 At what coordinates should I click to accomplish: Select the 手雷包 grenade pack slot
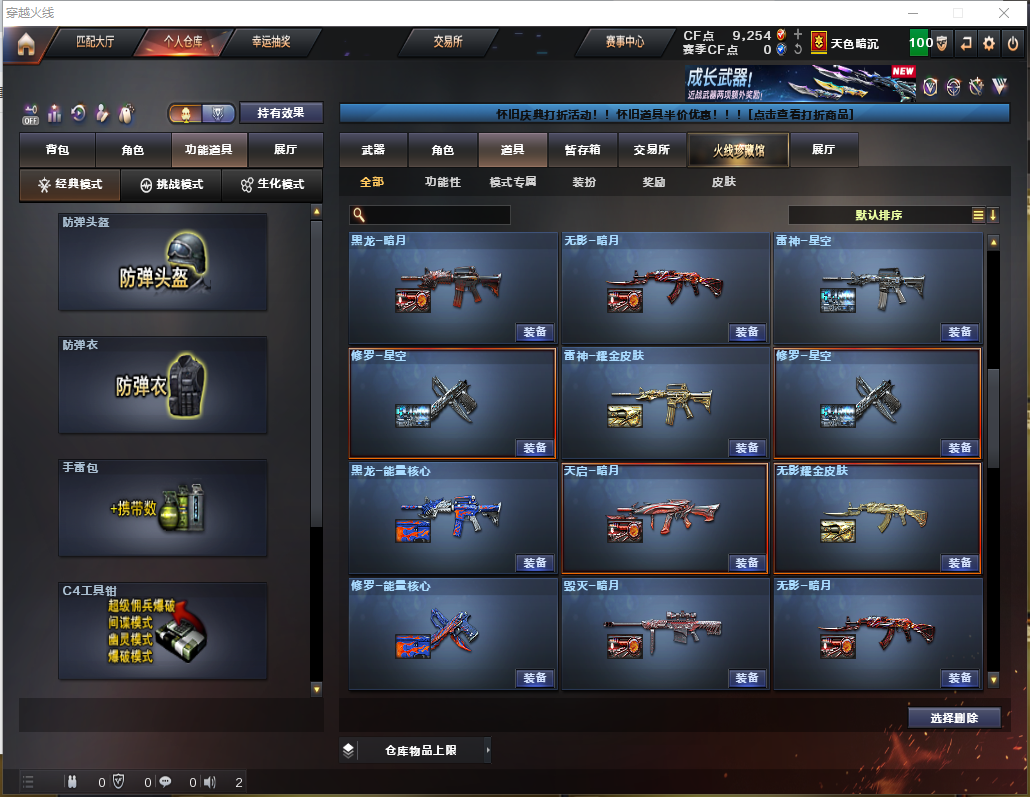tap(163, 508)
